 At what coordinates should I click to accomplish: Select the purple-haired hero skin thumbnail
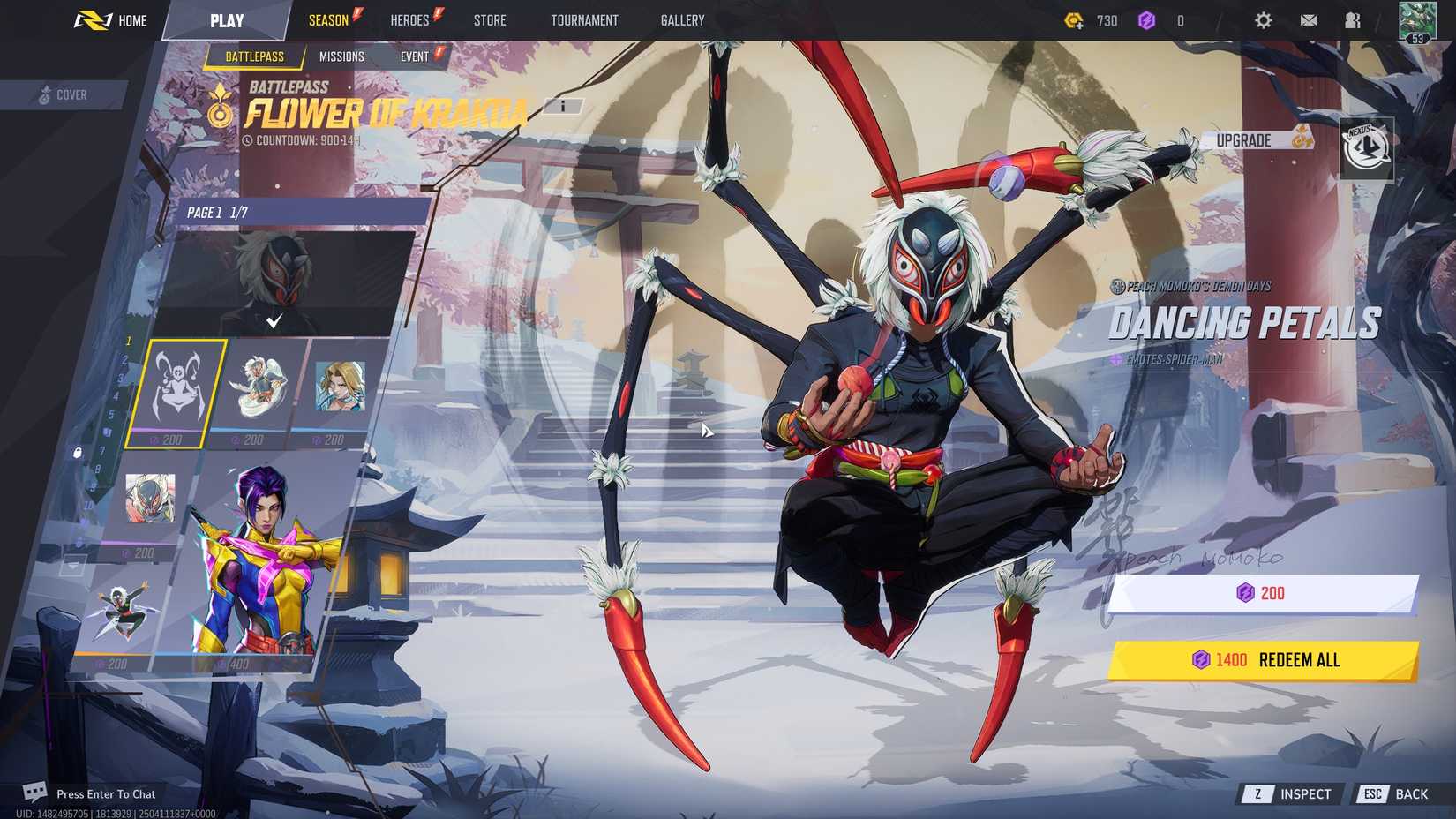pyautogui.click(x=256, y=574)
